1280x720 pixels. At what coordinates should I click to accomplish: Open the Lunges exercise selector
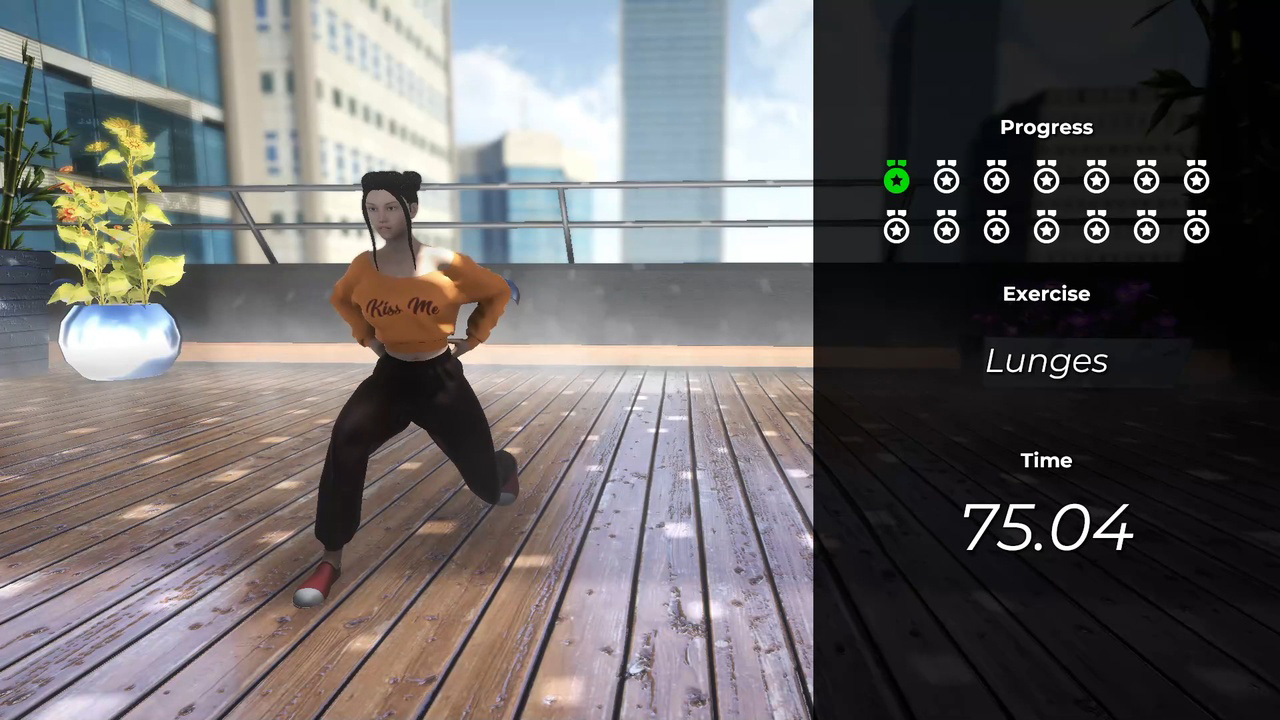(1046, 361)
